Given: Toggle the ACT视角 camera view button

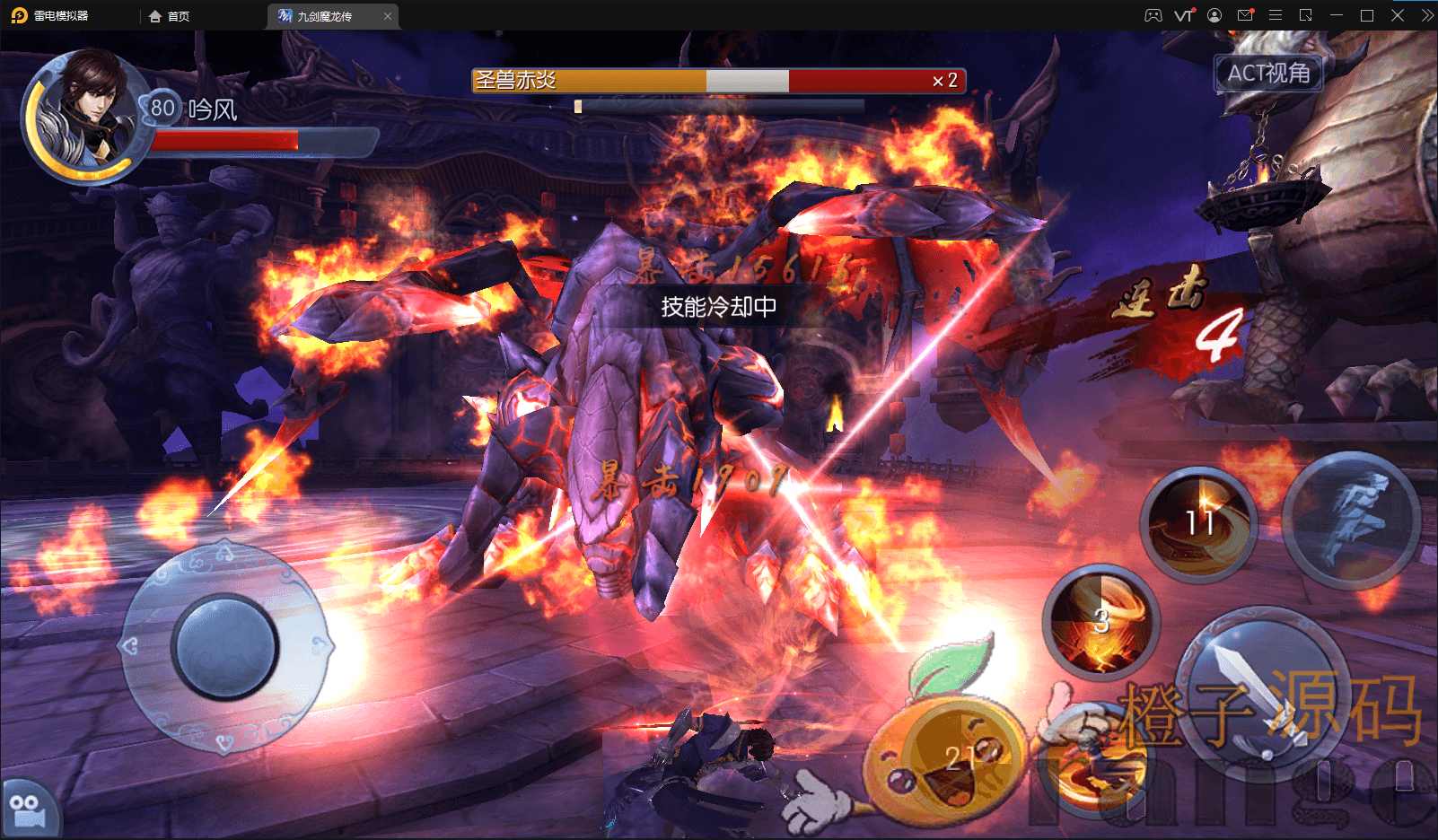Looking at the screenshot, I should (x=1267, y=73).
